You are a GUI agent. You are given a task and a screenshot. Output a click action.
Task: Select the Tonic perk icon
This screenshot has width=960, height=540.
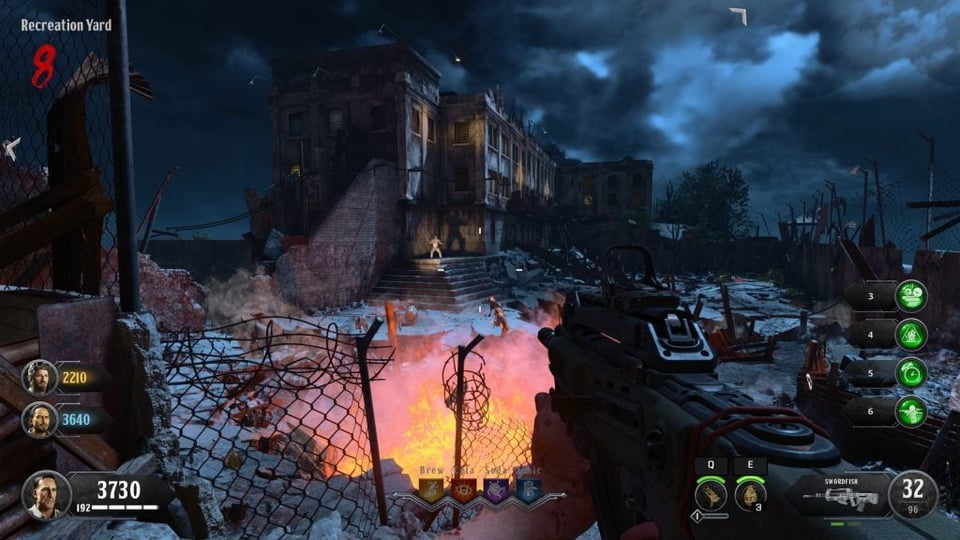click(528, 489)
